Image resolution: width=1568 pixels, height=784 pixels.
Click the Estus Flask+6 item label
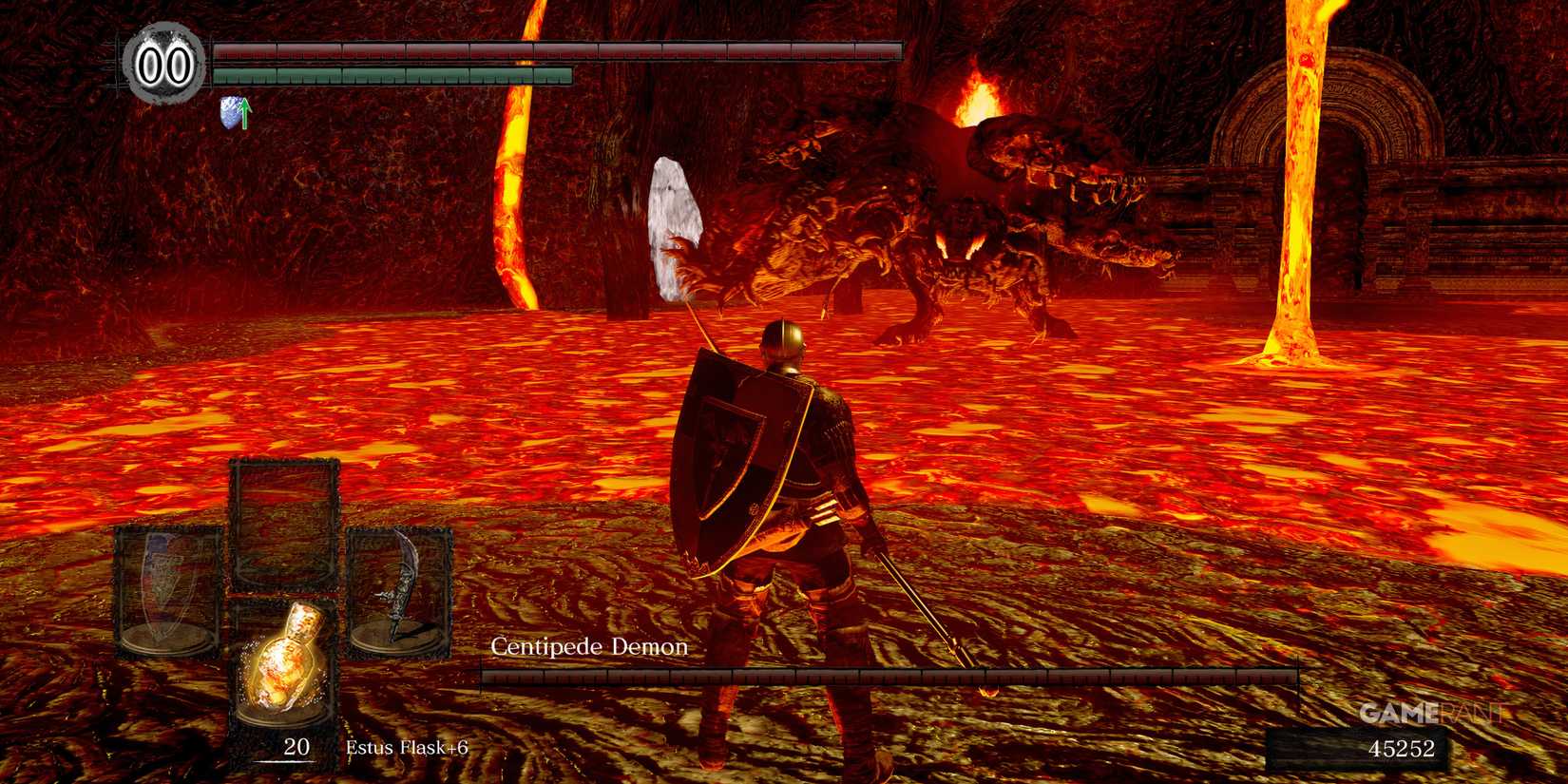[409, 748]
